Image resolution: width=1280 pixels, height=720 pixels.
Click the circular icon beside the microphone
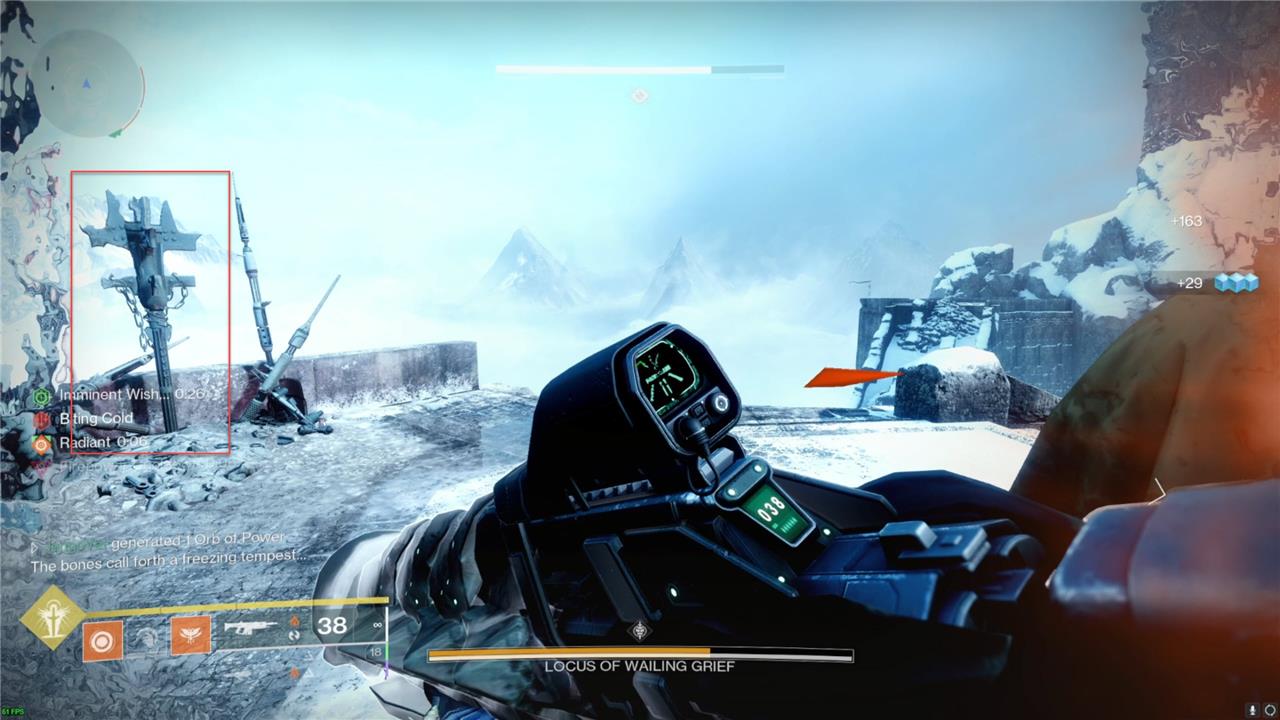pos(1270,710)
